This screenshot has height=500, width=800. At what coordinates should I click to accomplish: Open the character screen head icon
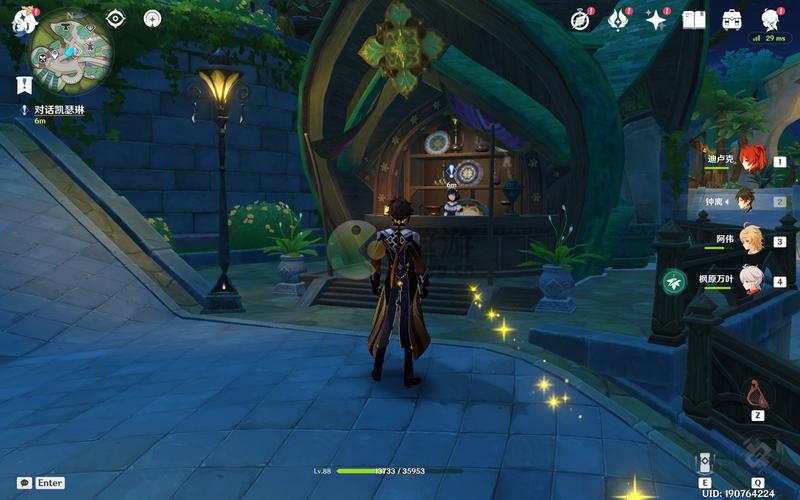click(770, 19)
